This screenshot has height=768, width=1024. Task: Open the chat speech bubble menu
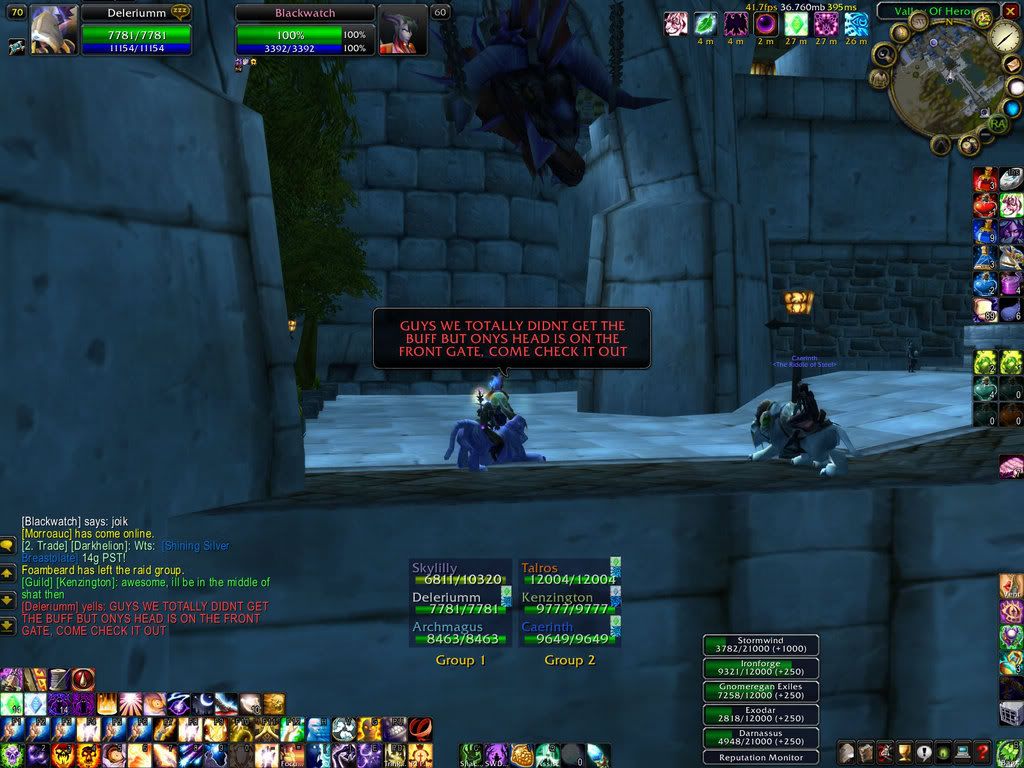click(8, 547)
